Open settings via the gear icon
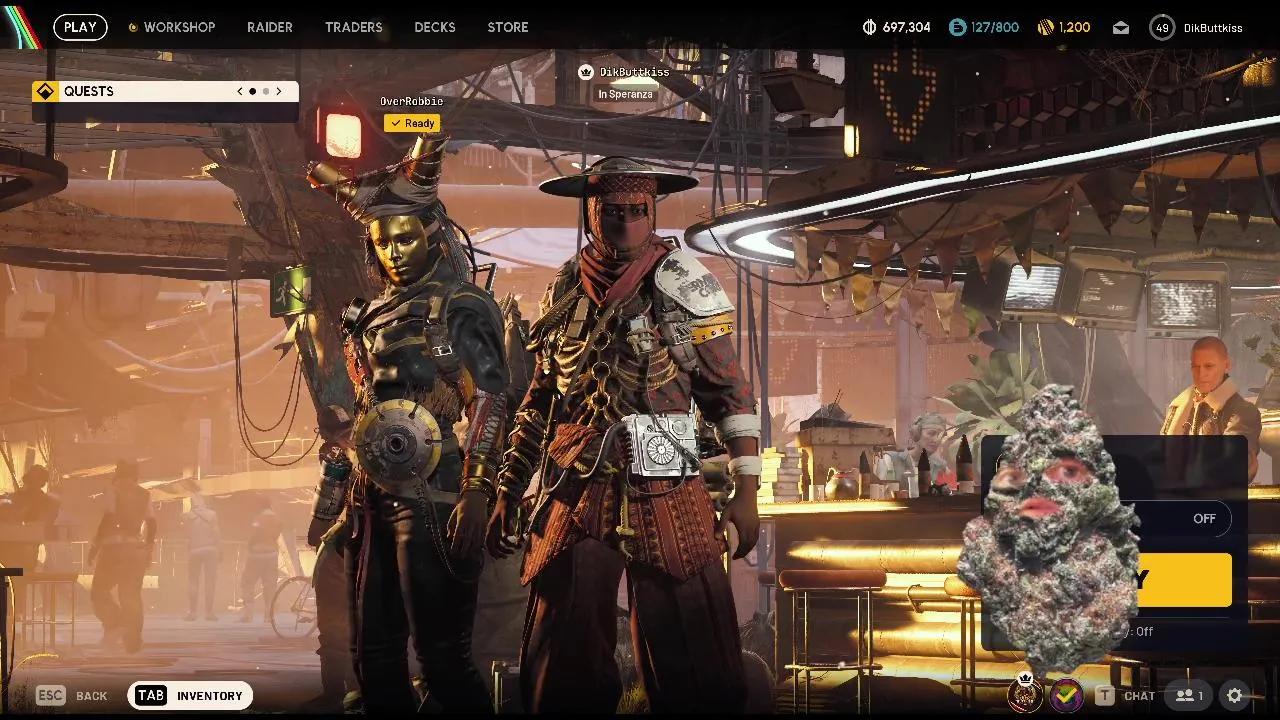Viewport: 1280px width, 720px height. (1235, 695)
